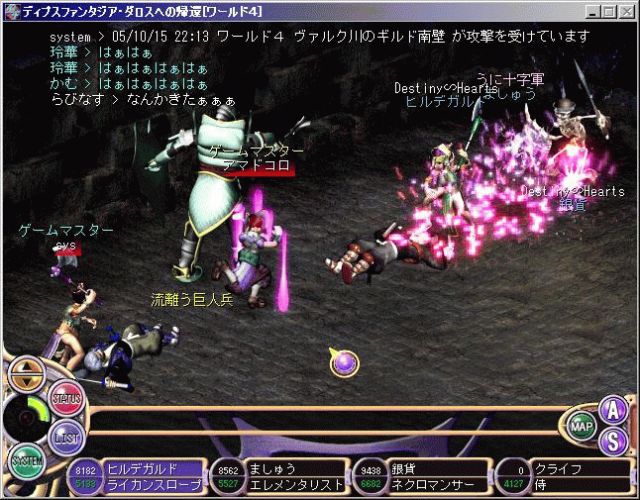Select party member ヒルデガルド panel
The width and height of the screenshot is (640, 500).
point(140,476)
